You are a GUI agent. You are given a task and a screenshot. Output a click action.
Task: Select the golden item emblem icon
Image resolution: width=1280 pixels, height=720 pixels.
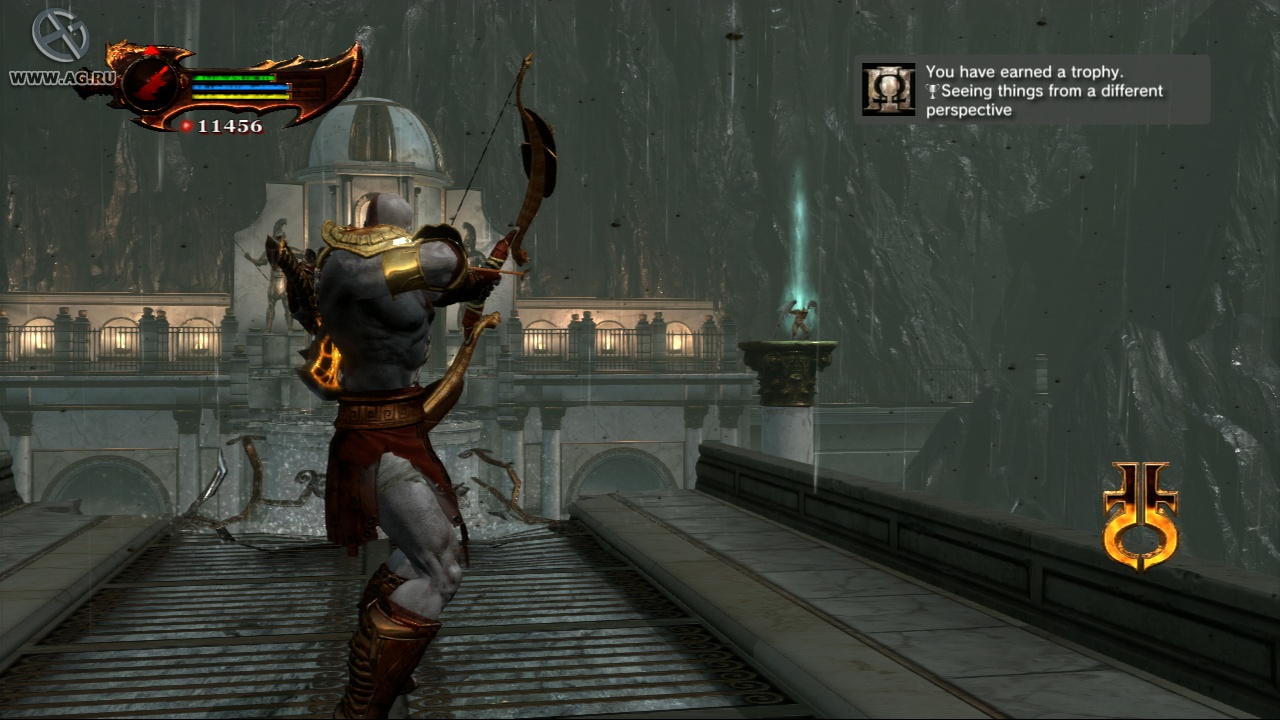(1140, 515)
